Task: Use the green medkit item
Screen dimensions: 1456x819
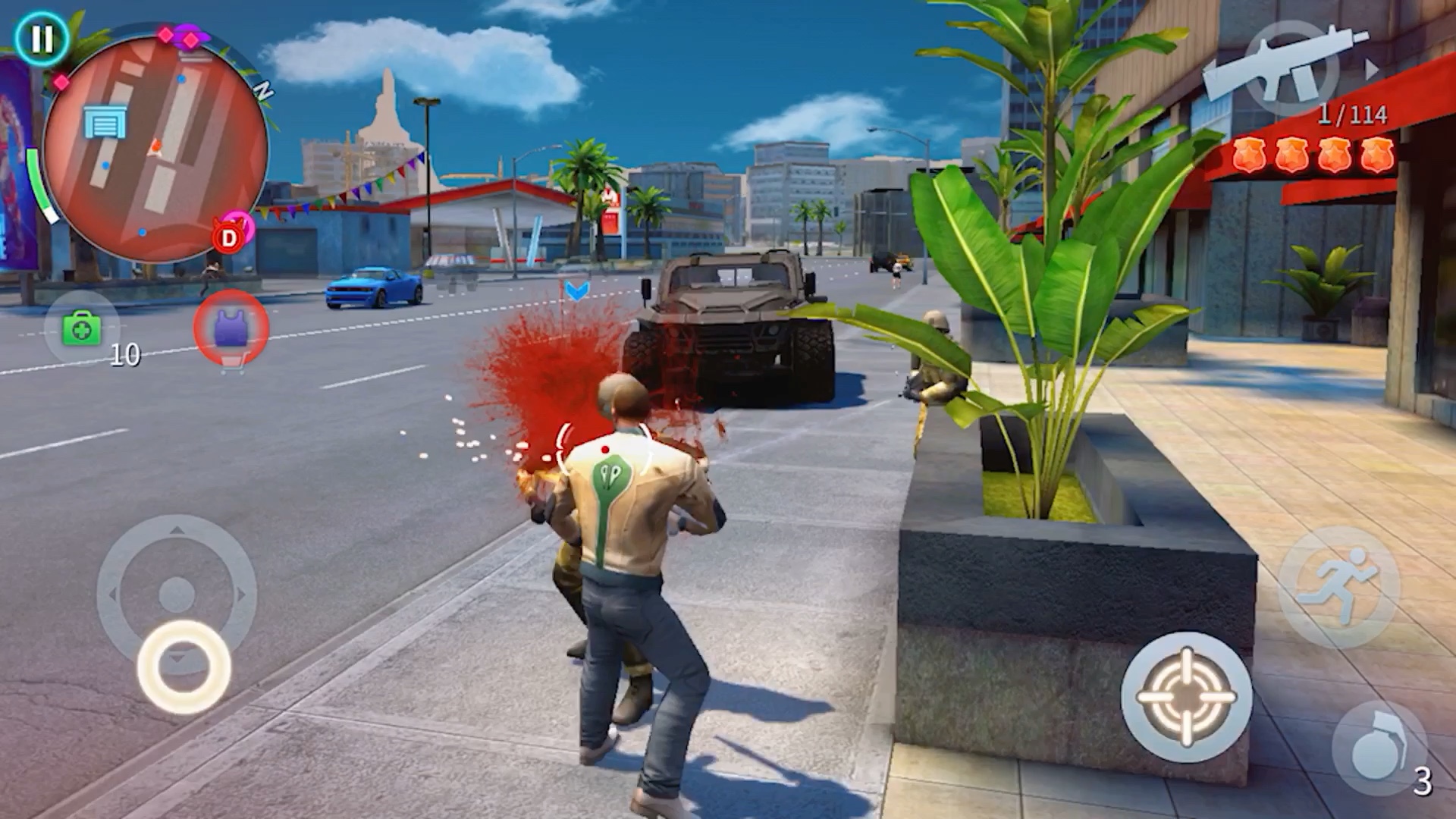Action: (82, 329)
